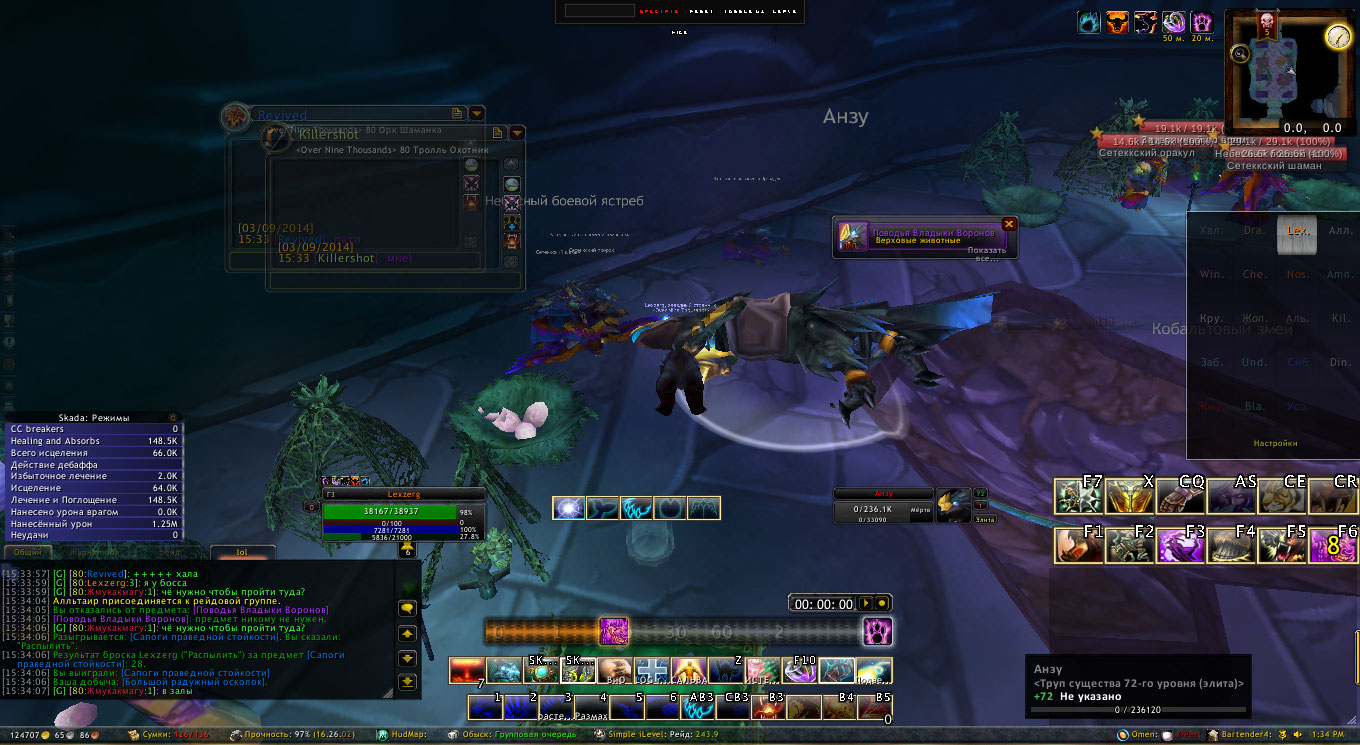Start the stopwatch with the play button
The height and width of the screenshot is (745, 1360).
[x=866, y=603]
